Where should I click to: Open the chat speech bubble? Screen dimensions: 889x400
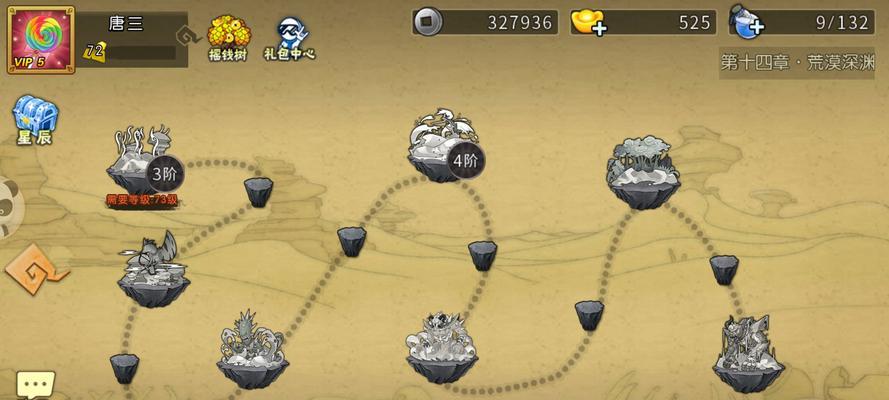pos(35,385)
